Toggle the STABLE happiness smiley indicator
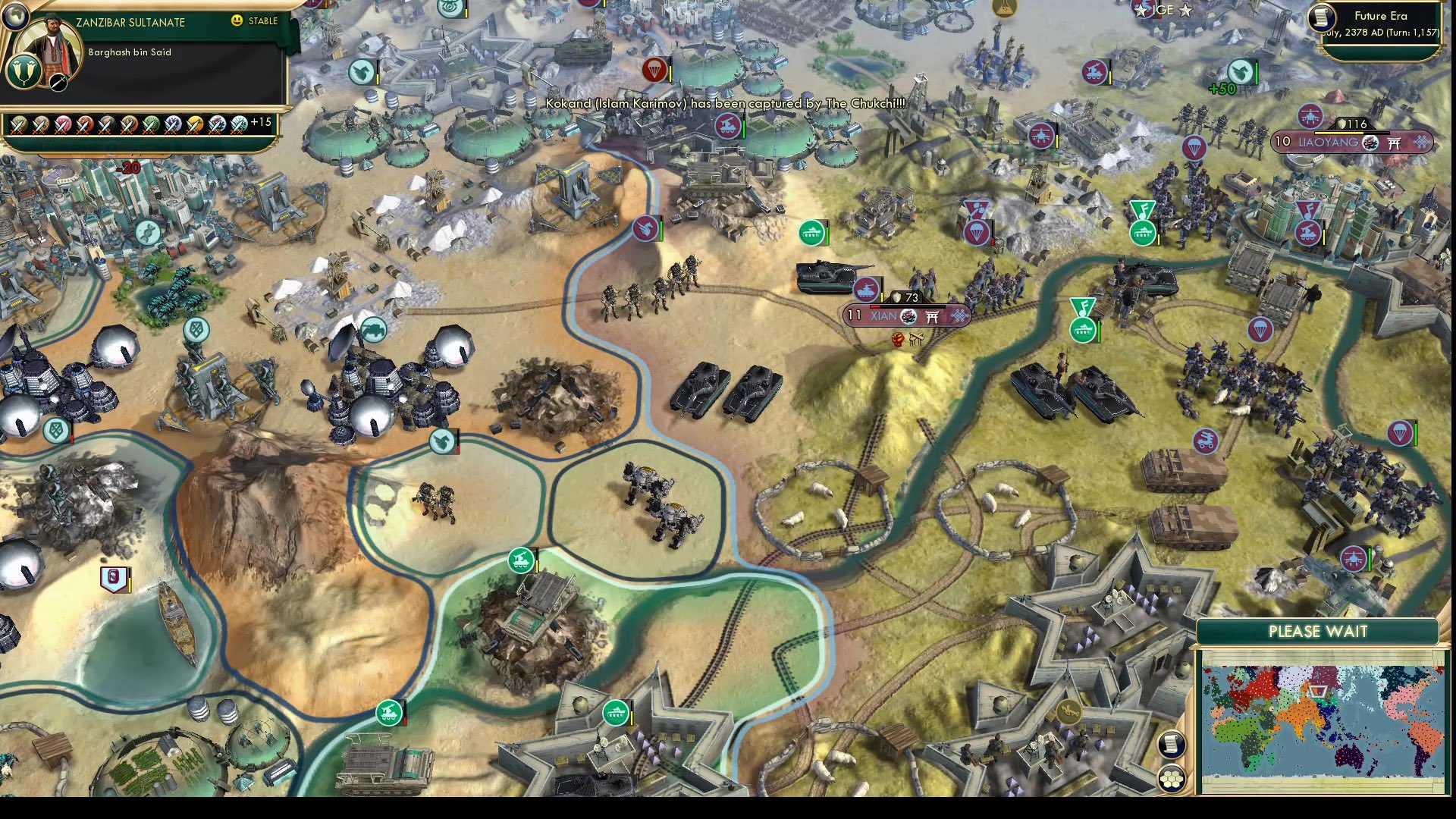1456x819 pixels. 236,20
